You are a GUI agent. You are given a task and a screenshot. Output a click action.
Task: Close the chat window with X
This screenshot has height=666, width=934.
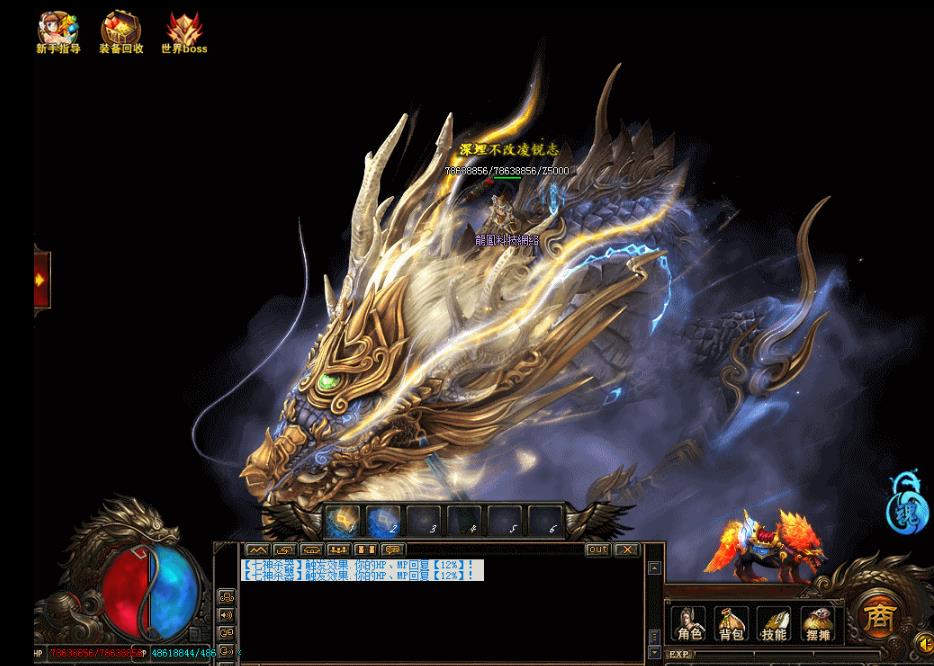(x=626, y=549)
